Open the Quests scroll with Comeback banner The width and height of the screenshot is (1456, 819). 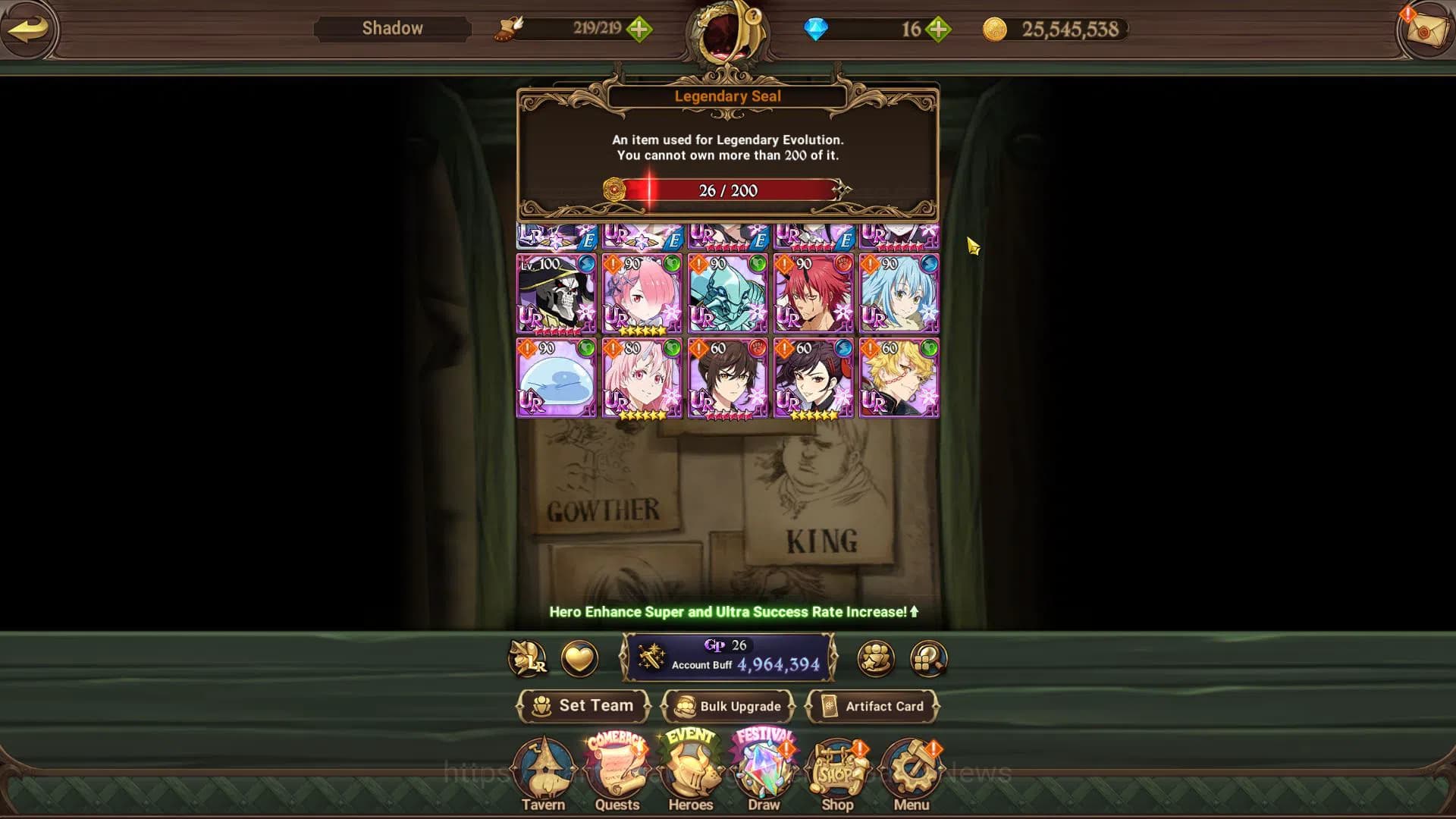point(617,768)
